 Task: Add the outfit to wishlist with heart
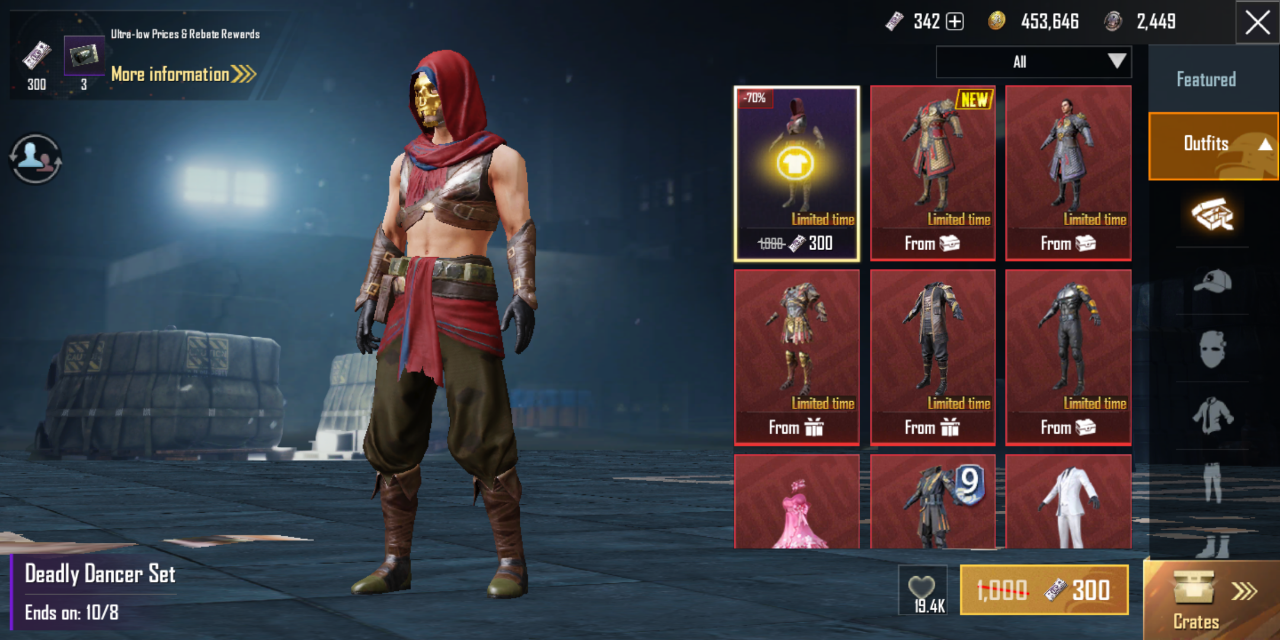click(922, 590)
